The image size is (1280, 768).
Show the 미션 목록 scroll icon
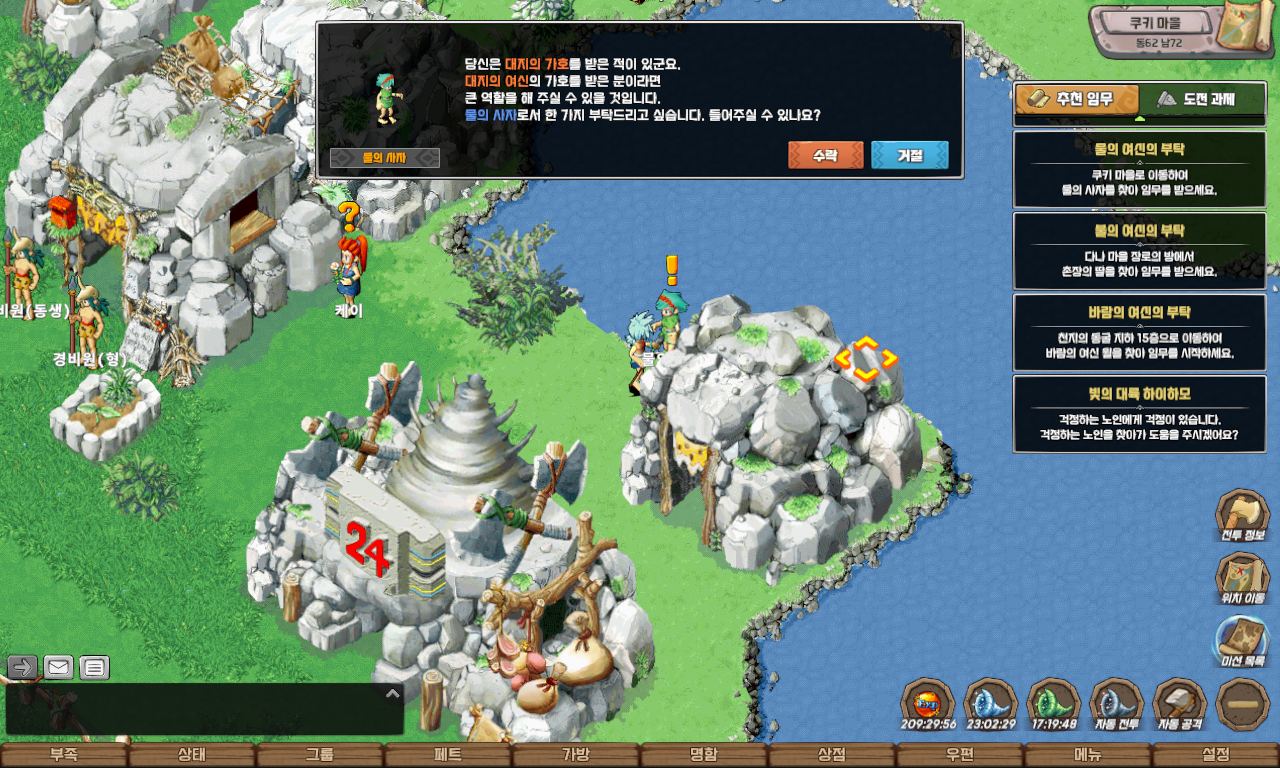tap(1242, 640)
